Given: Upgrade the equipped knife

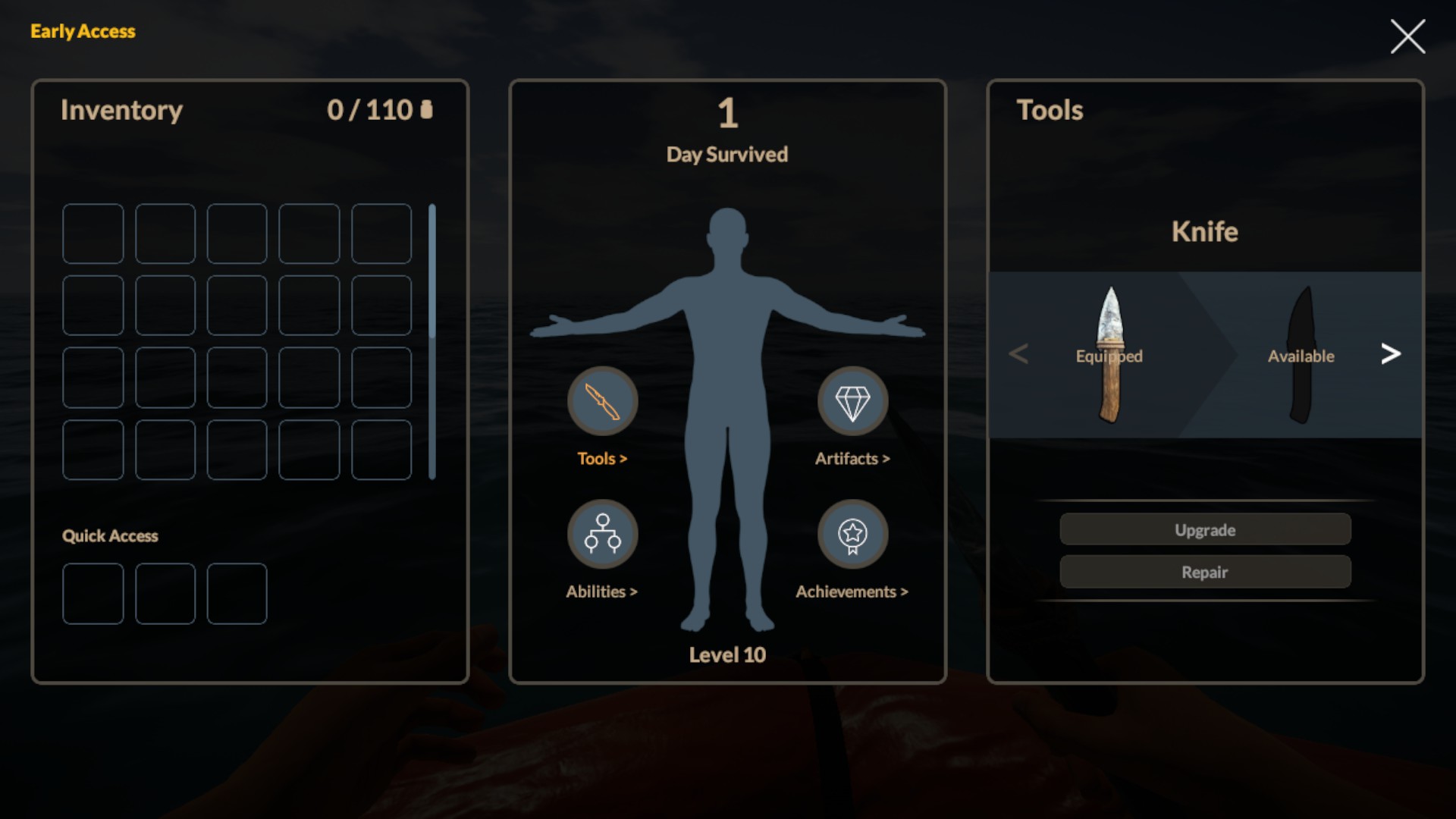Looking at the screenshot, I should 1204,529.
